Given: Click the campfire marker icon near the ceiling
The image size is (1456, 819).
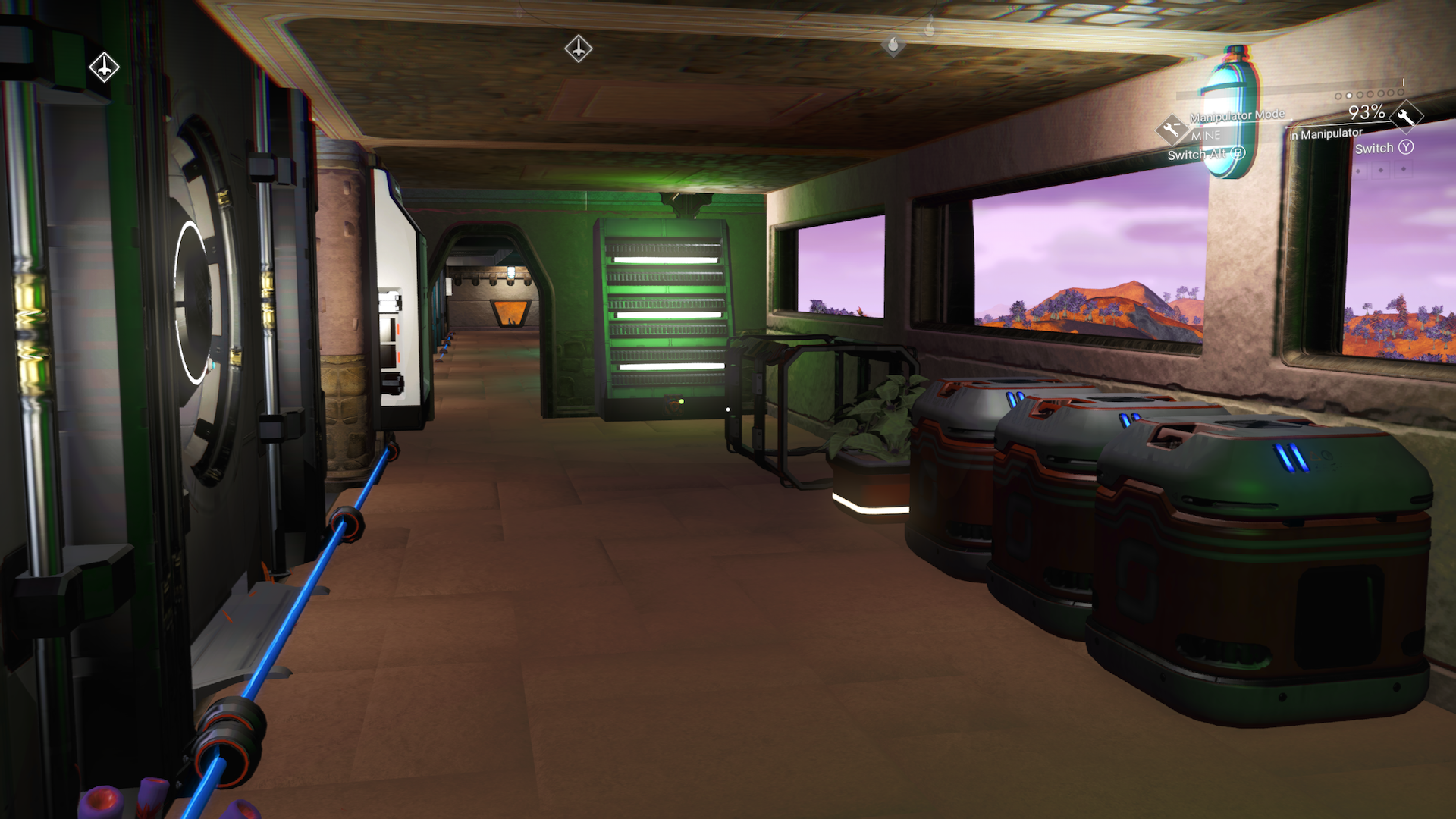Looking at the screenshot, I should [x=893, y=45].
